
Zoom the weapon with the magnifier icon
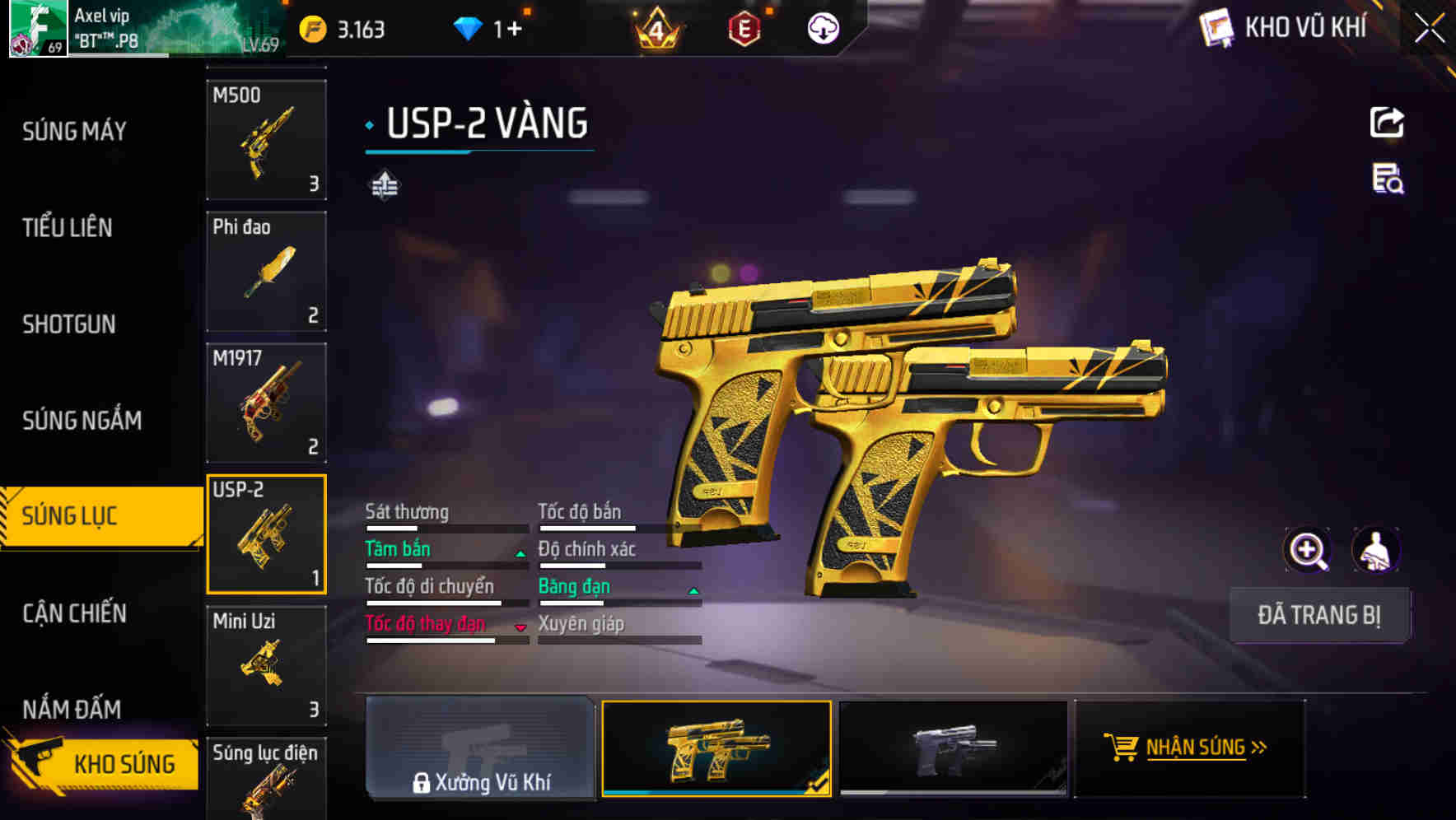tap(1308, 550)
